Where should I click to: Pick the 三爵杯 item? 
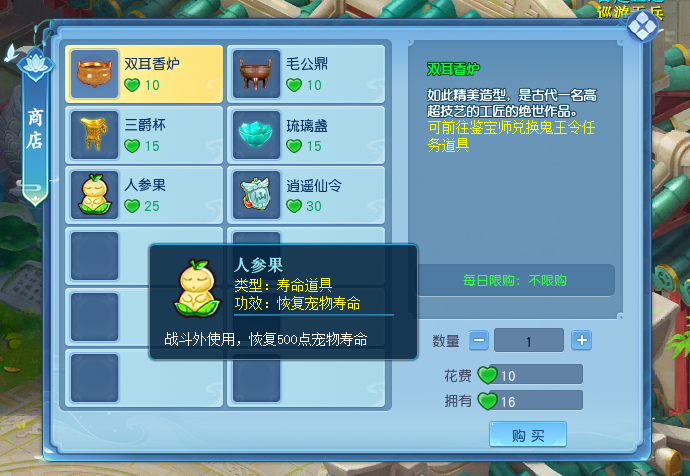pyautogui.click(x=144, y=135)
